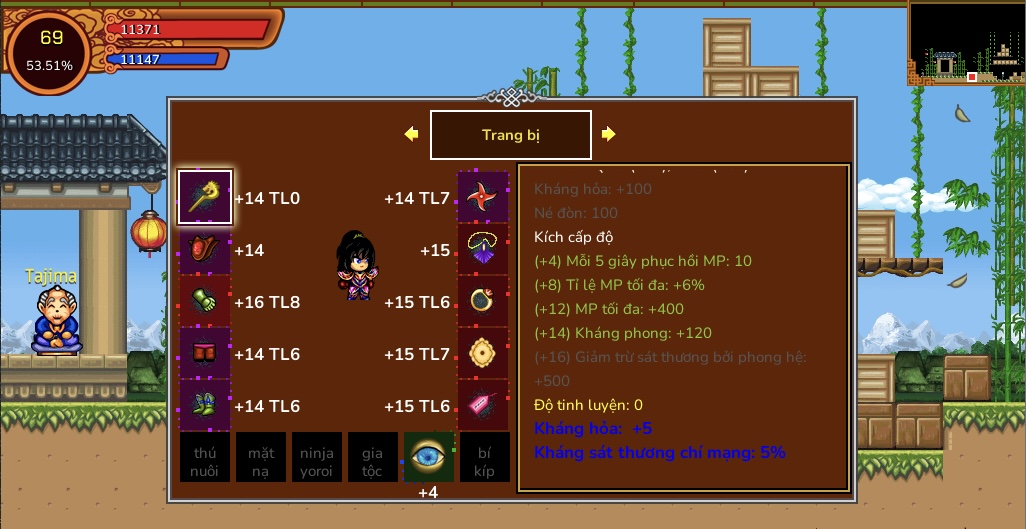The height and width of the screenshot is (529, 1026).
Task: Select the red shuriken equipment slot
Action: 484,197
